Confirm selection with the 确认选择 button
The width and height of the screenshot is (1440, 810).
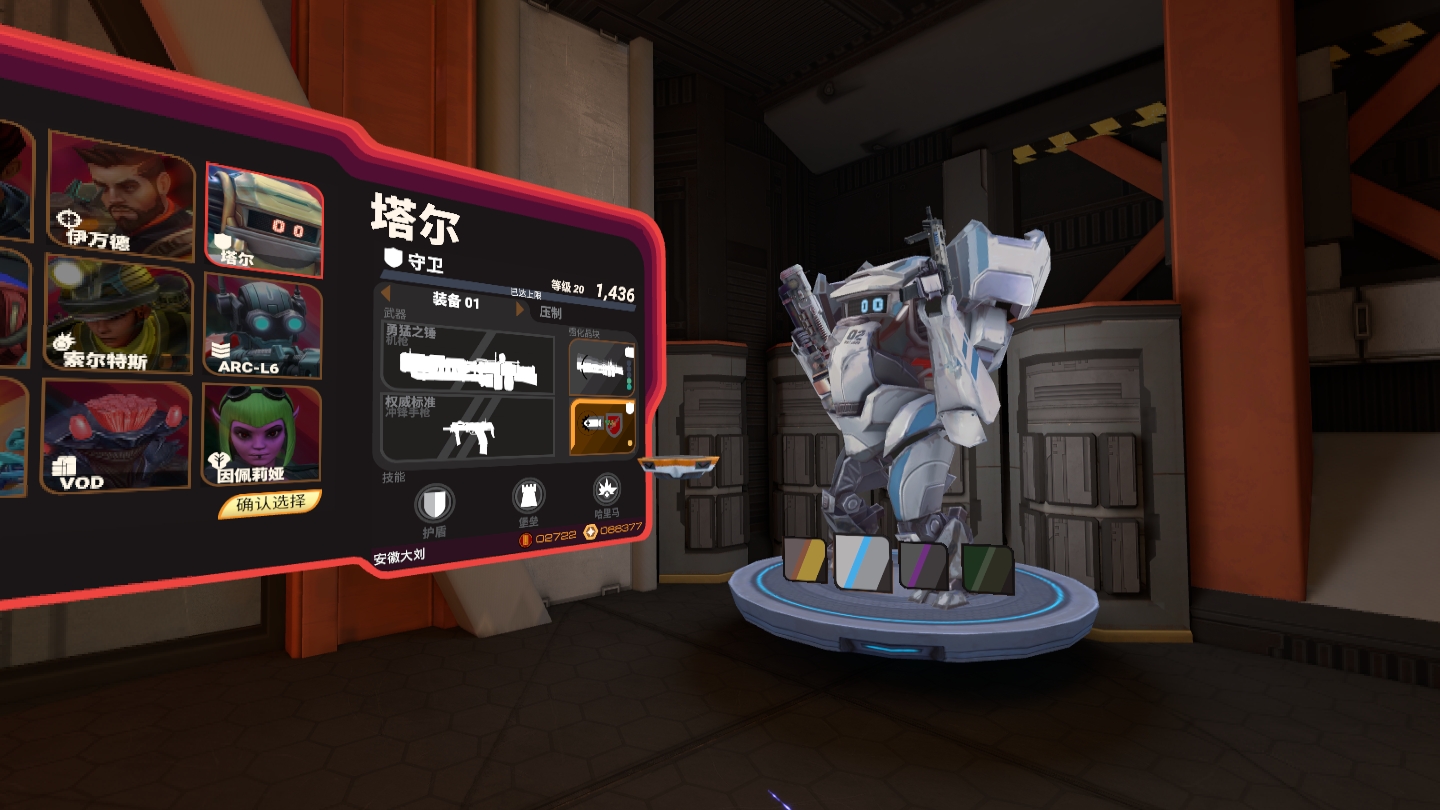click(x=270, y=503)
